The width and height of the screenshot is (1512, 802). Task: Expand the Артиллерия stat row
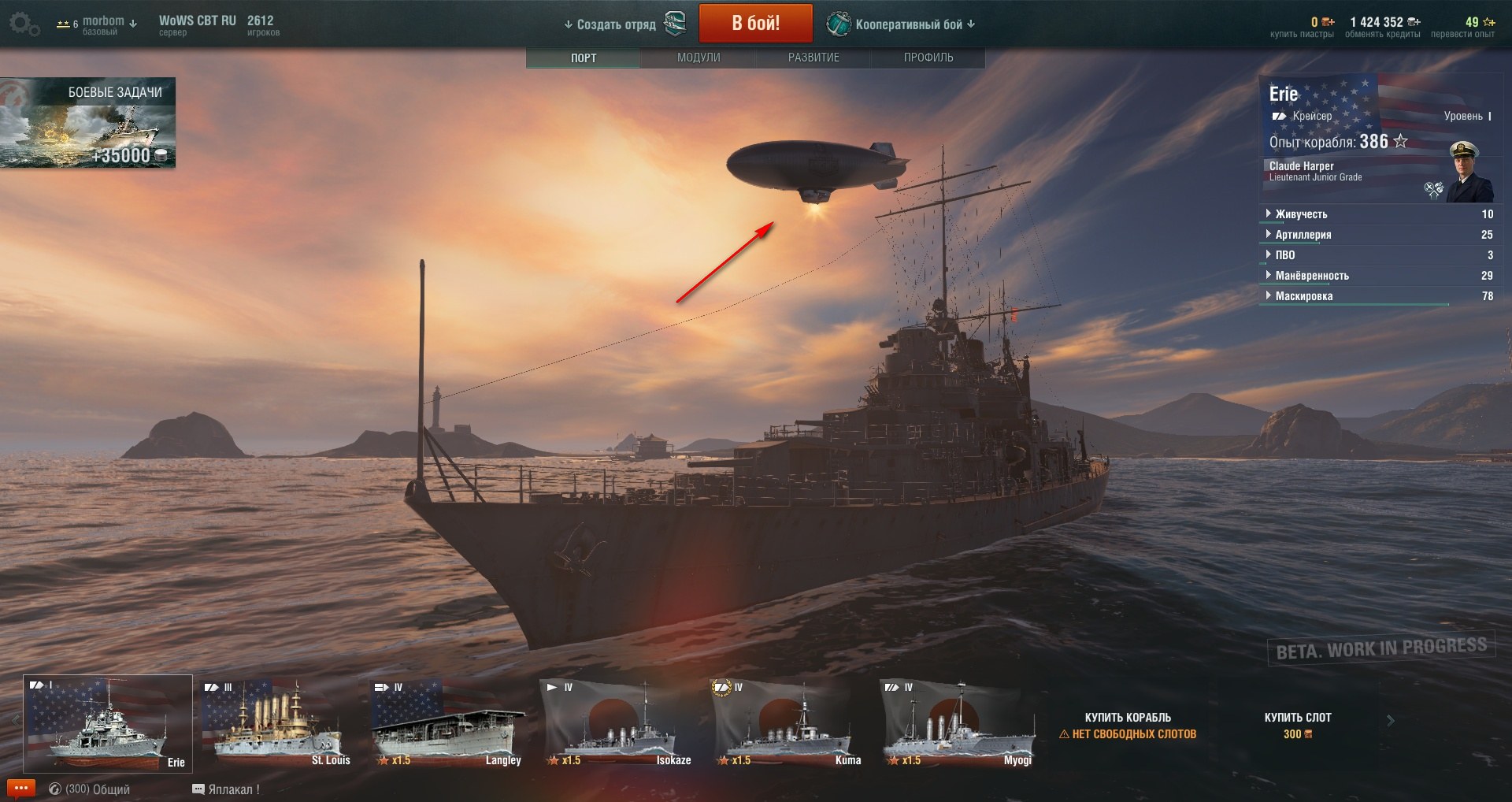point(1303,235)
